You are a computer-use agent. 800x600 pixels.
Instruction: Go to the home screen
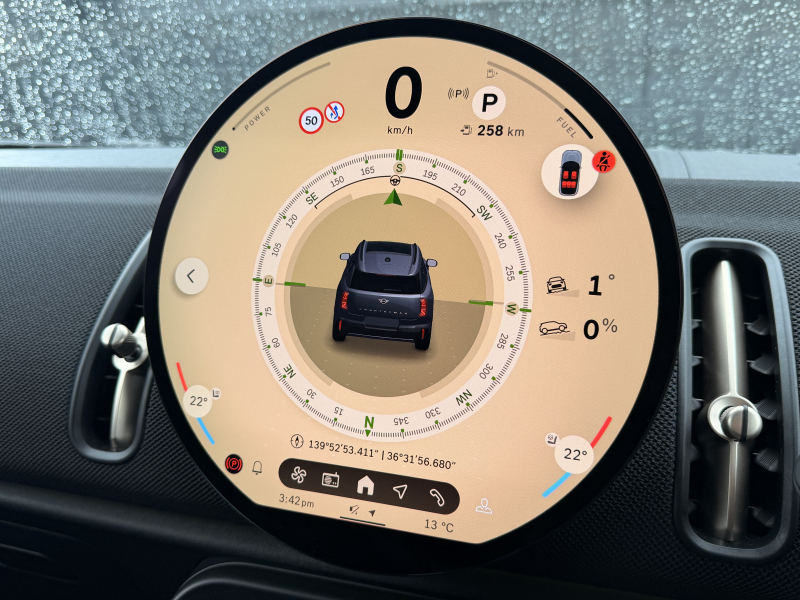(x=365, y=484)
